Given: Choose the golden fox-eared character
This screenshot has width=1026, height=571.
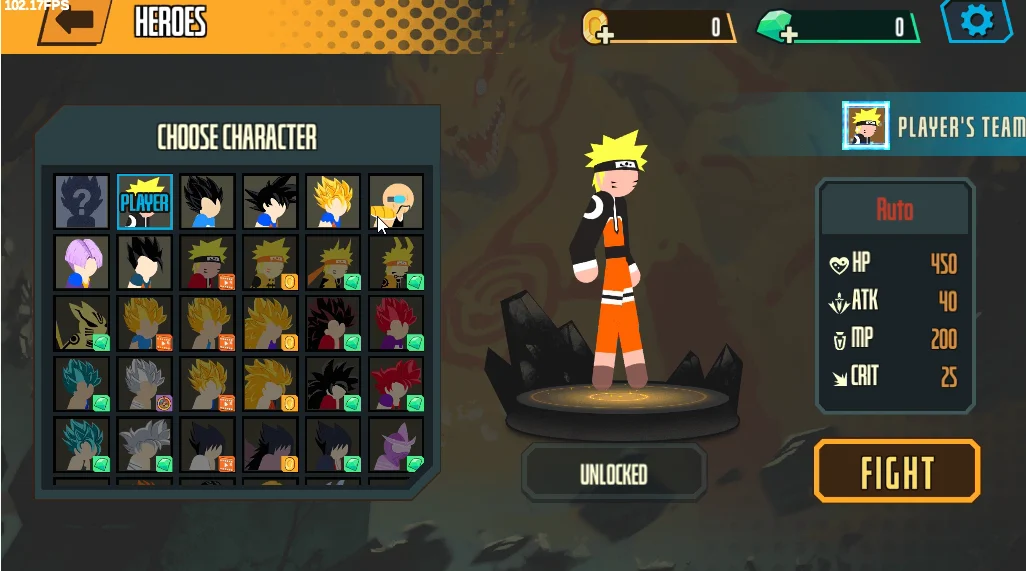Looking at the screenshot, I should pyautogui.click(x=82, y=324).
